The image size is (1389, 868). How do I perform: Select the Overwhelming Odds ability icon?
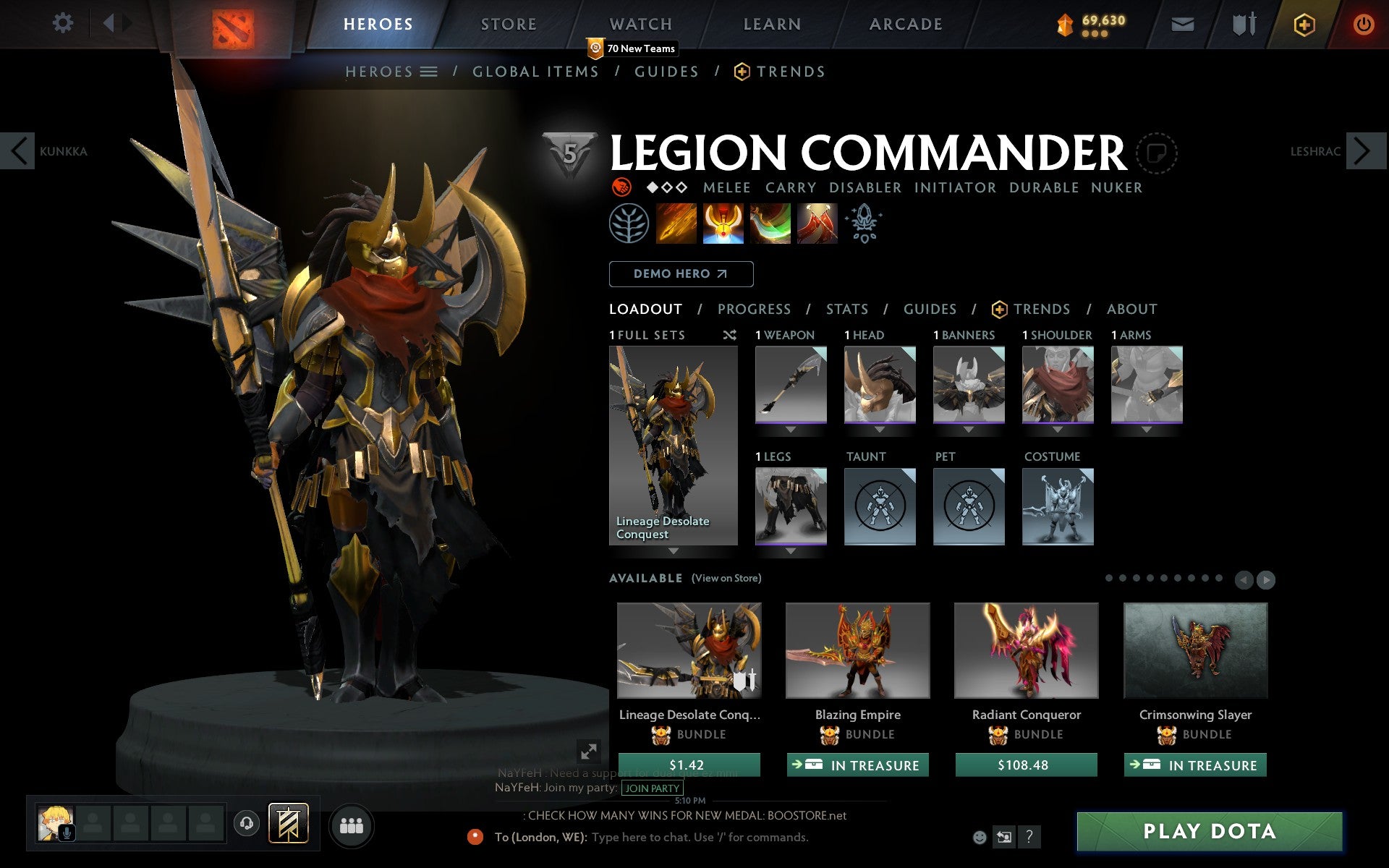[676, 224]
